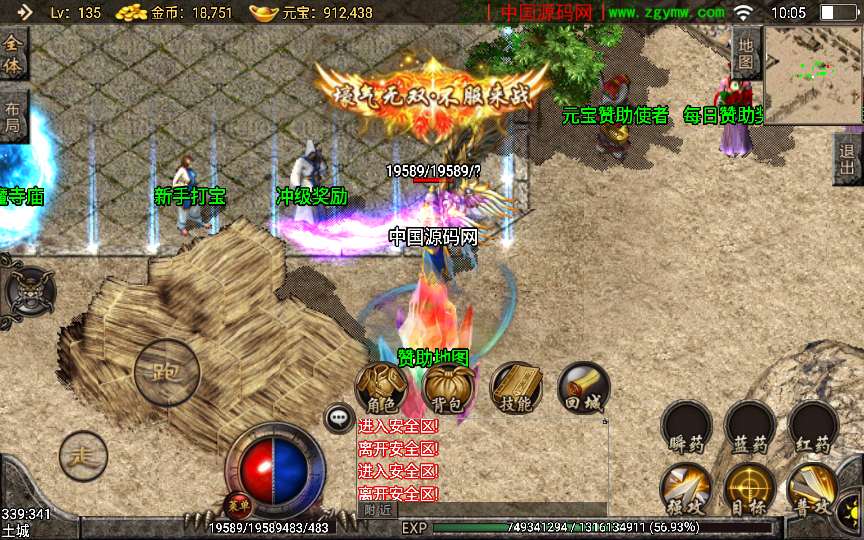Tap the 走 walk button
This screenshot has height=540, width=864.
(x=83, y=457)
